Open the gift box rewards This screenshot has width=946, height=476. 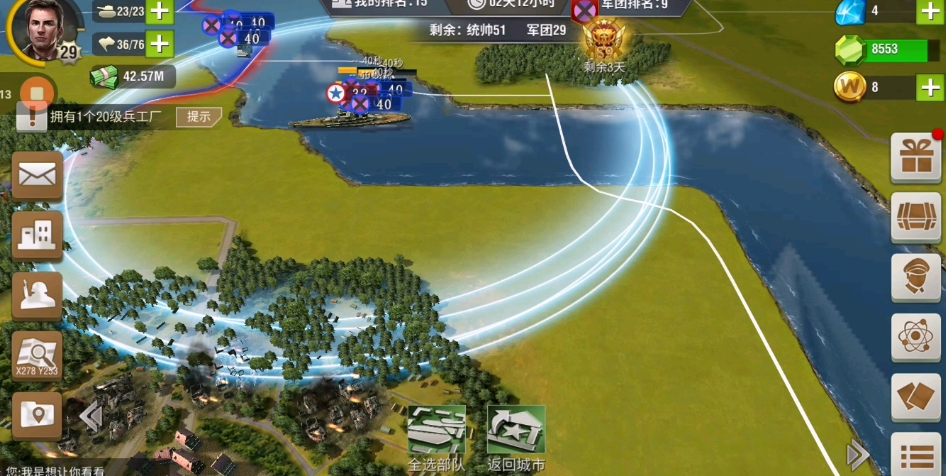915,157
